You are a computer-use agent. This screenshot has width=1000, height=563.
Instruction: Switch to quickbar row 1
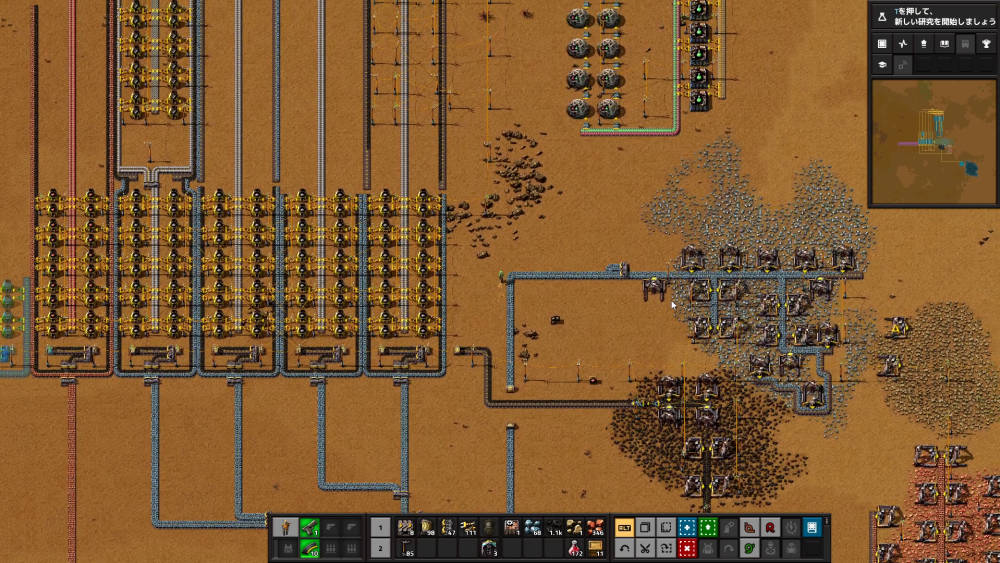click(381, 527)
